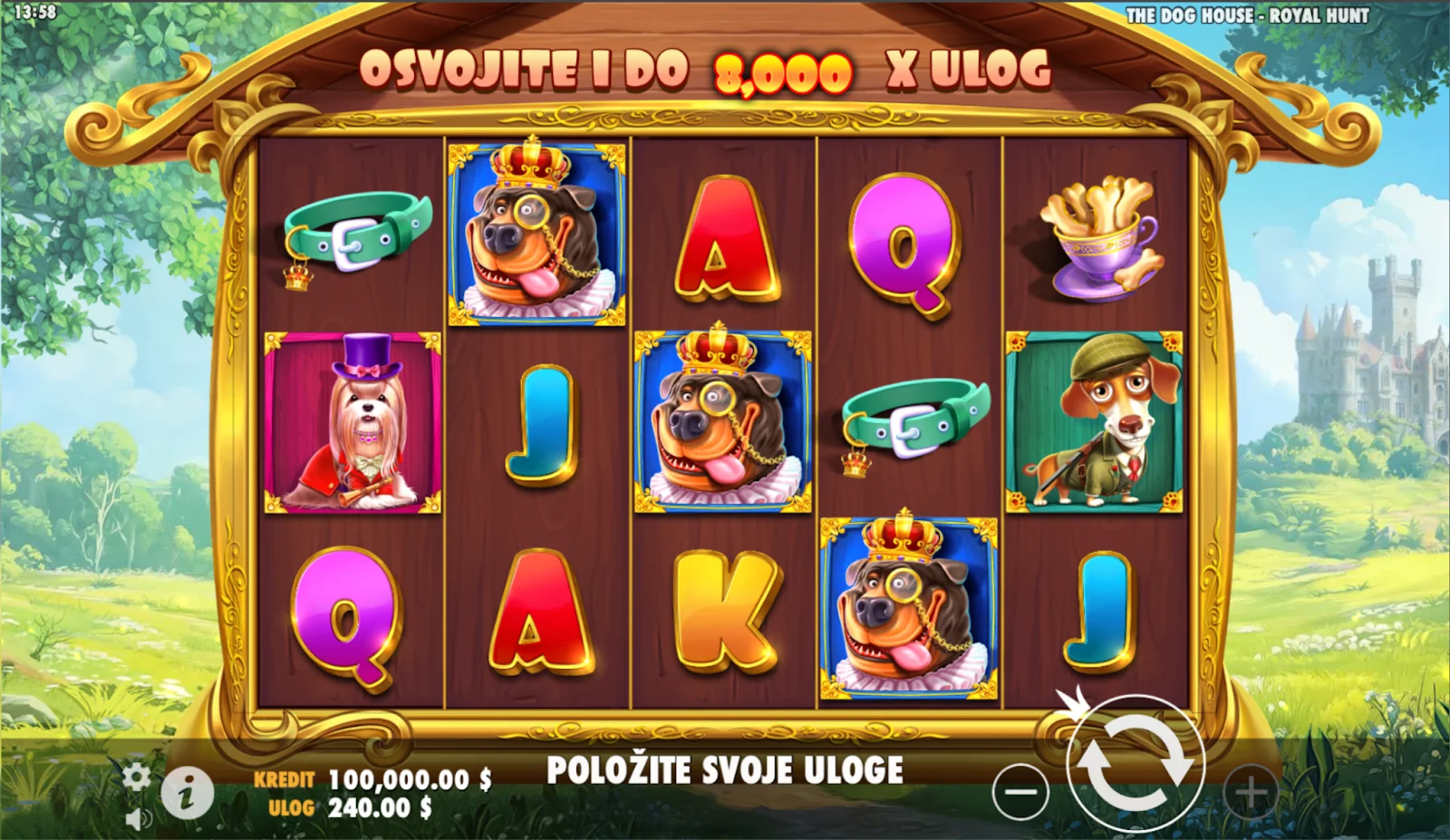This screenshot has width=1450, height=840.
Task: Toggle the sound speaker icon
Action: [138, 819]
